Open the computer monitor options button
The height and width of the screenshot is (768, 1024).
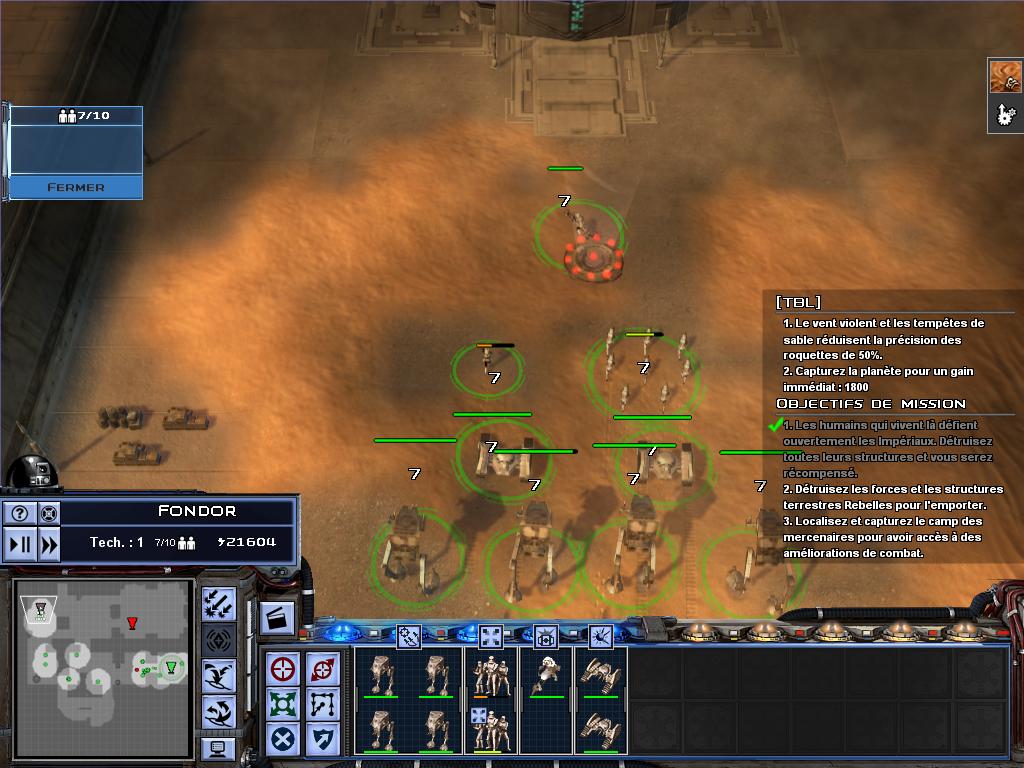[x=218, y=748]
